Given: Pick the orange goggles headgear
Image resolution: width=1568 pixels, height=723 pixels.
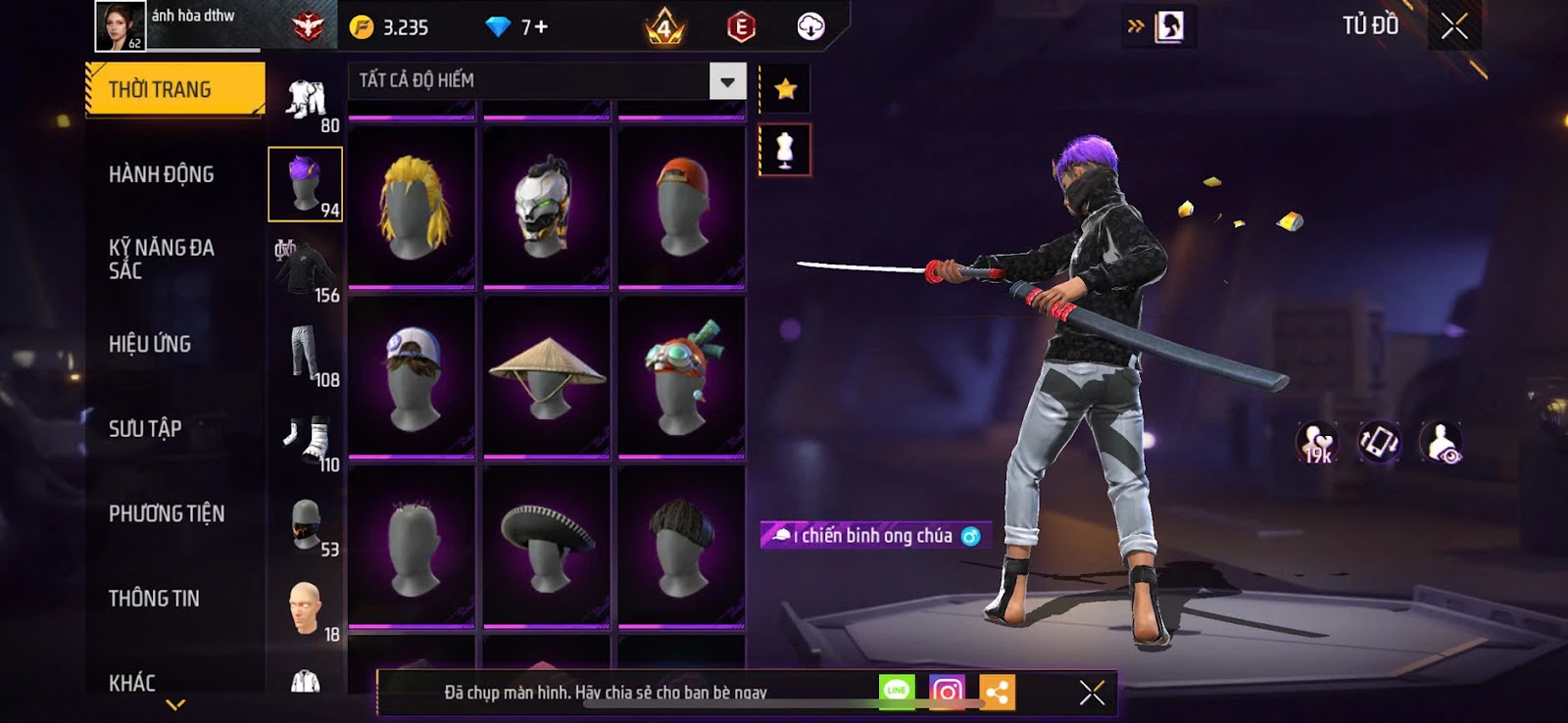Looking at the screenshot, I should click(681, 376).
